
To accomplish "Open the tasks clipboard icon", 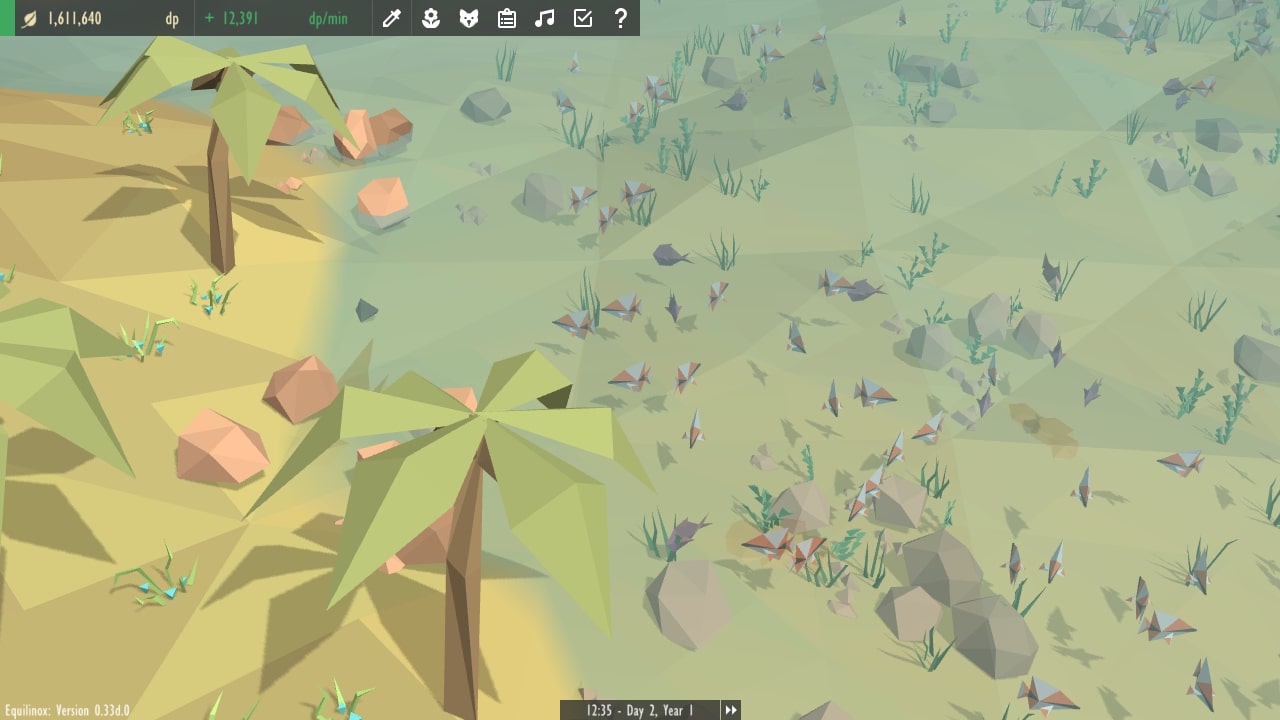I will coord(507,18).
